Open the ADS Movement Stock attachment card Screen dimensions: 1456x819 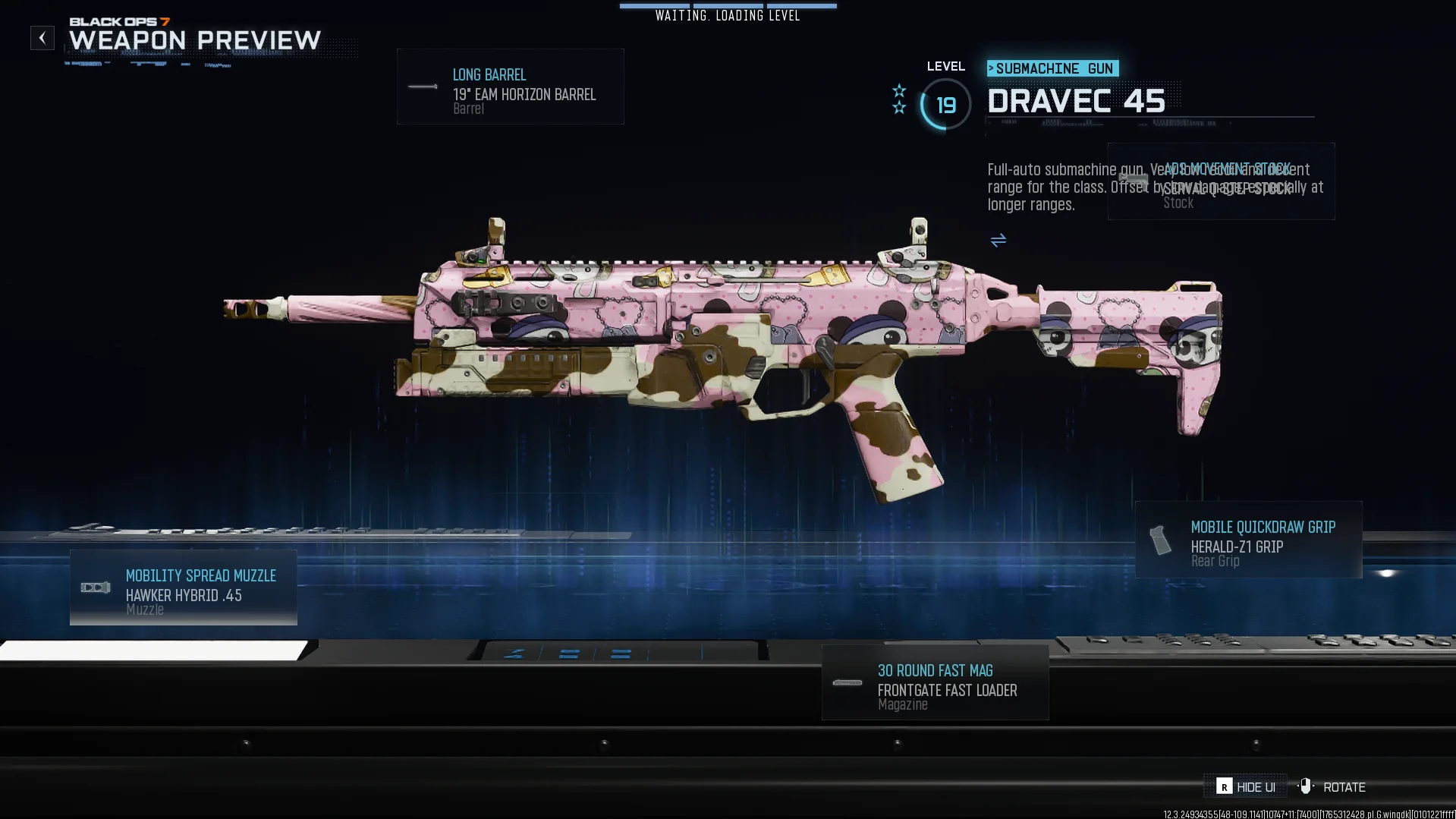tap(1221, 182)
